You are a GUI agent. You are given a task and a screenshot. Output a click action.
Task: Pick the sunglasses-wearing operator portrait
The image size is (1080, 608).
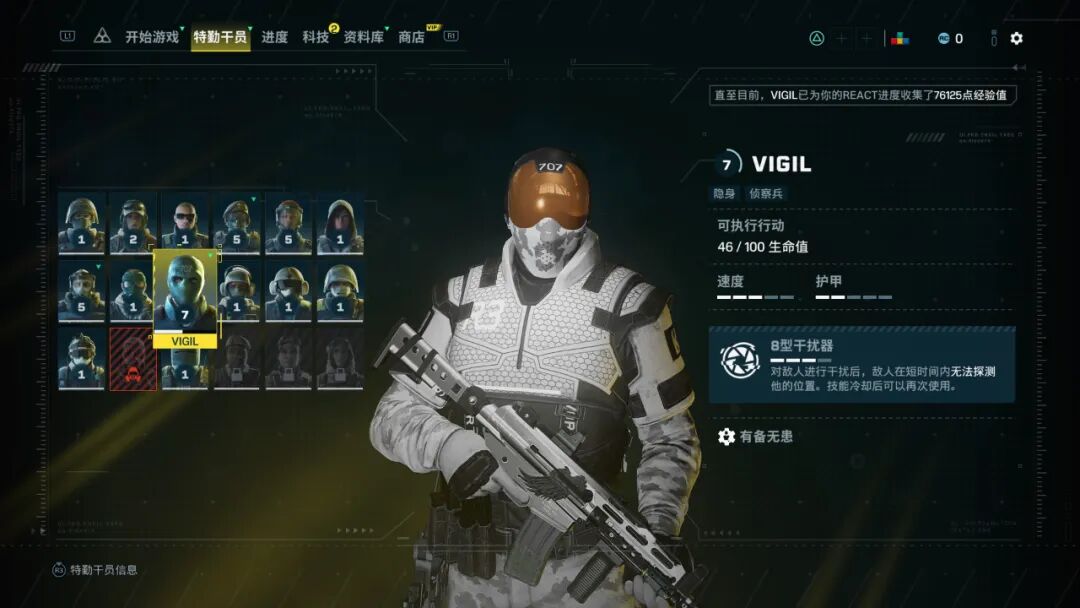pos(185,223)
